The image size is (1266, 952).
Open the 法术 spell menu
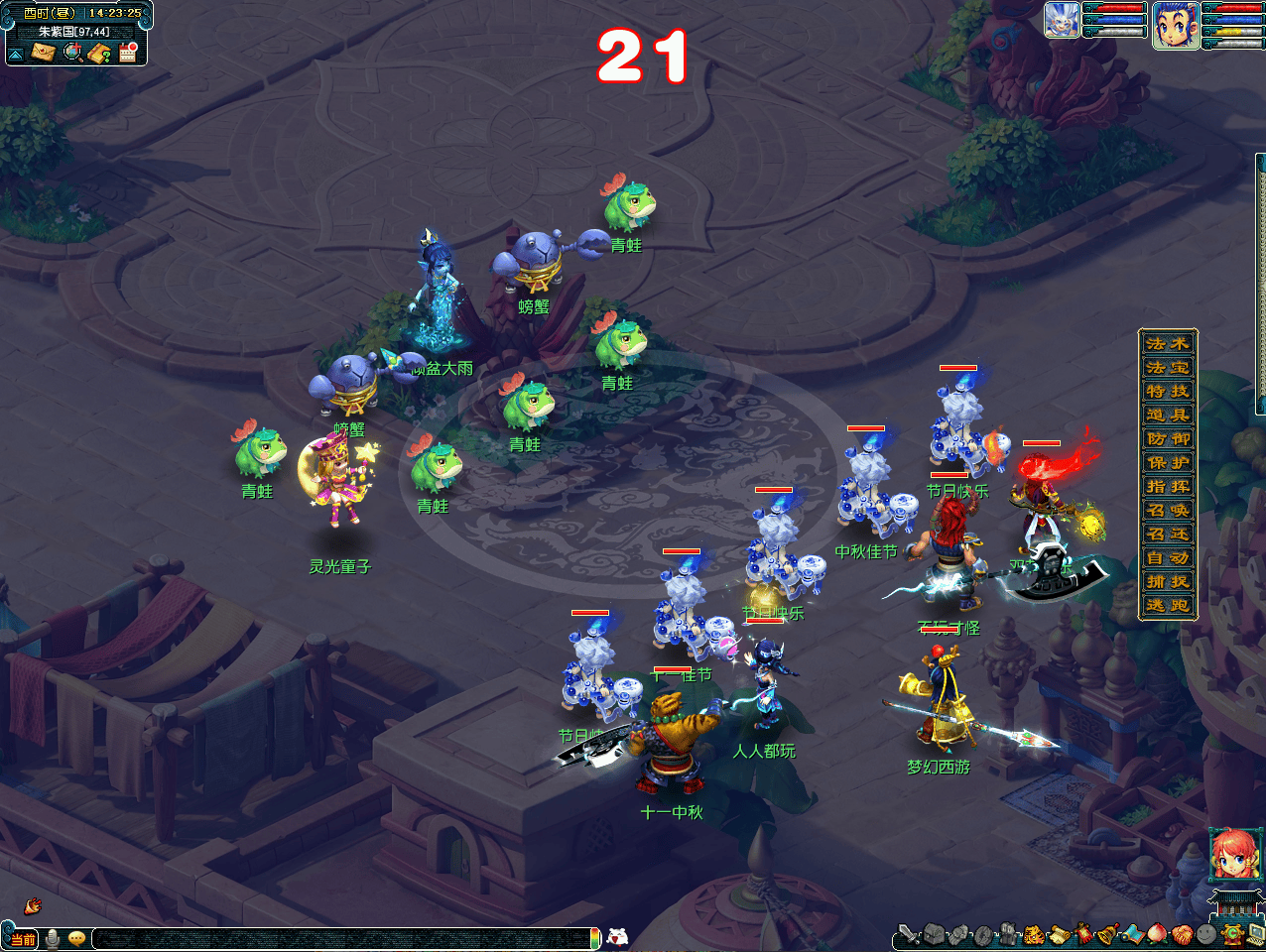point(1168,343)
